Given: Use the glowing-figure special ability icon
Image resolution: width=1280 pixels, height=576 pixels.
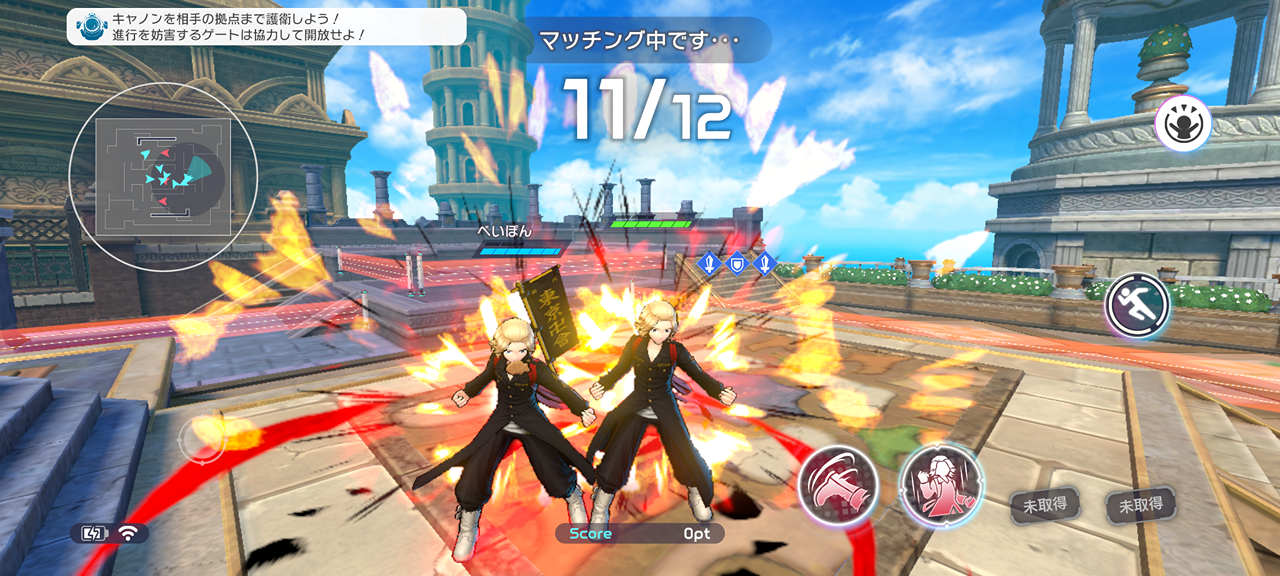Looking at the screenshot, I should coord(1183,126).
